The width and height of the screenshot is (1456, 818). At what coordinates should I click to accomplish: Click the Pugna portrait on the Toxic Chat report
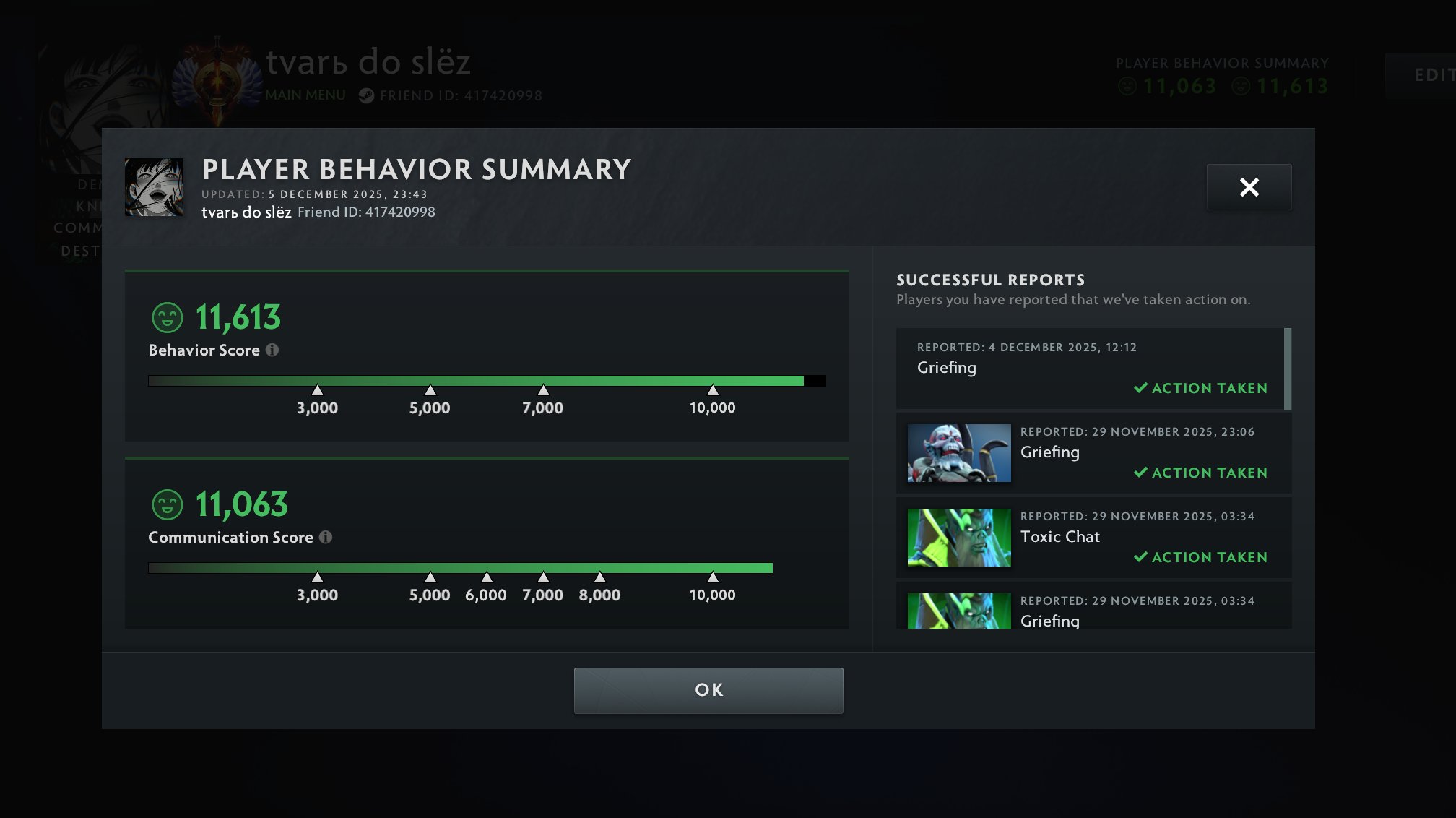(x=958, y=538)
